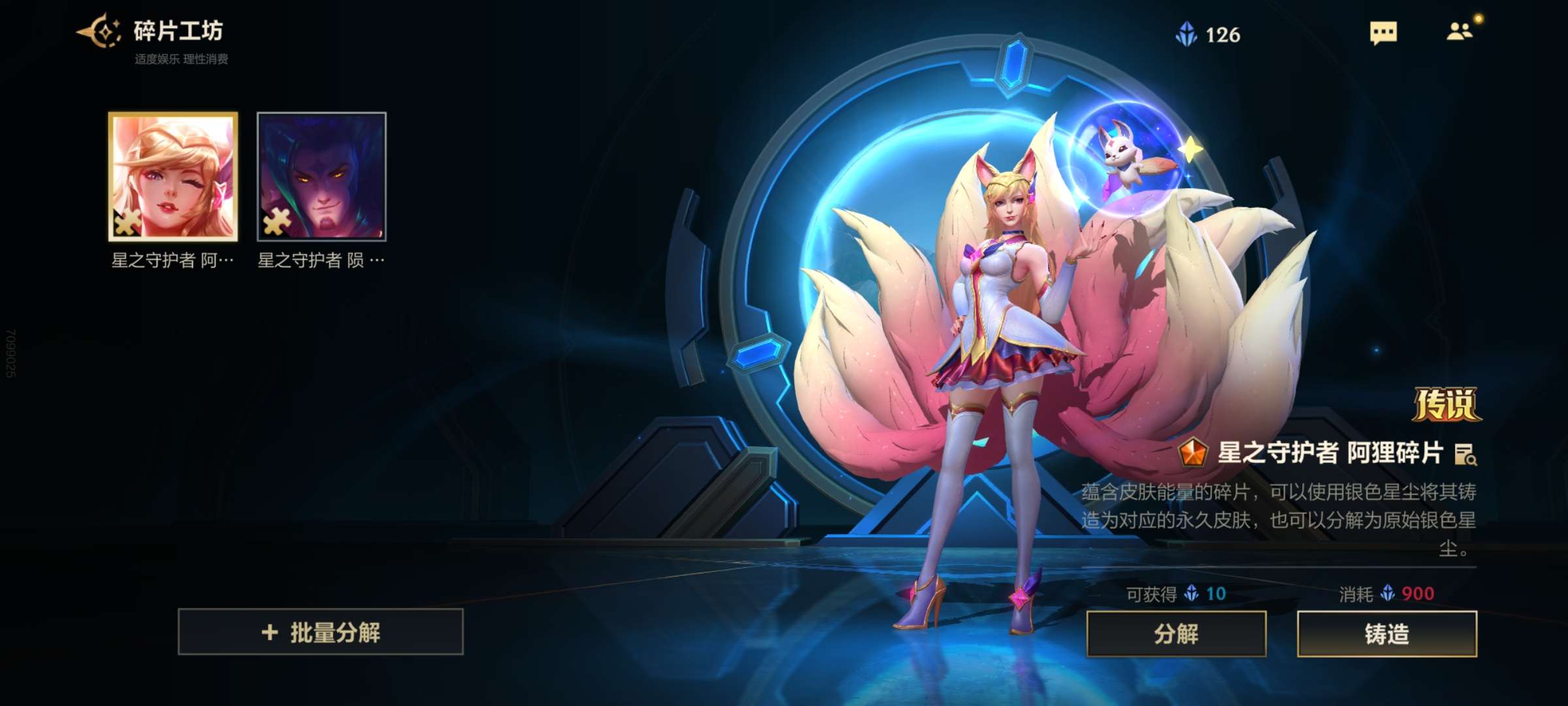This screenshot has height=706, width=1568.
Task: Open batch disenchant with 批量分解
Action: tap(321, 632)
